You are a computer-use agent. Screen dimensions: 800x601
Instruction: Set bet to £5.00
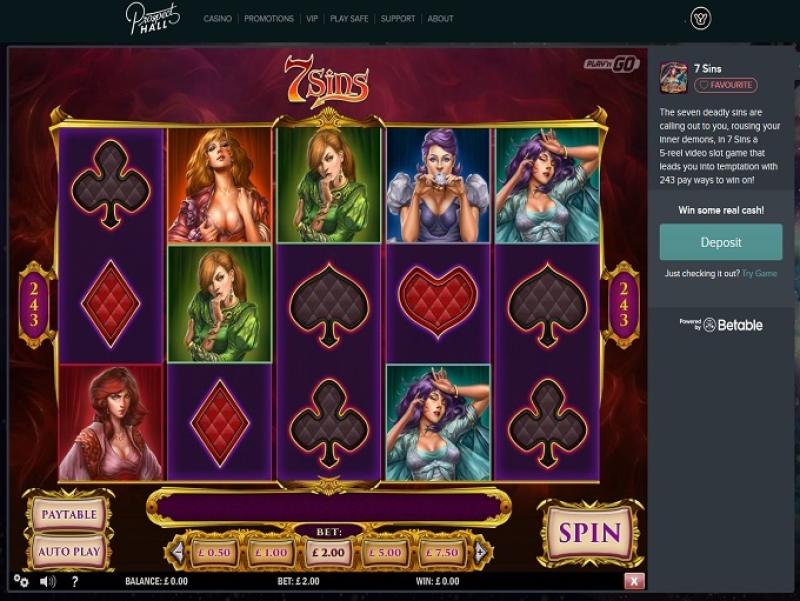[385, 552]
